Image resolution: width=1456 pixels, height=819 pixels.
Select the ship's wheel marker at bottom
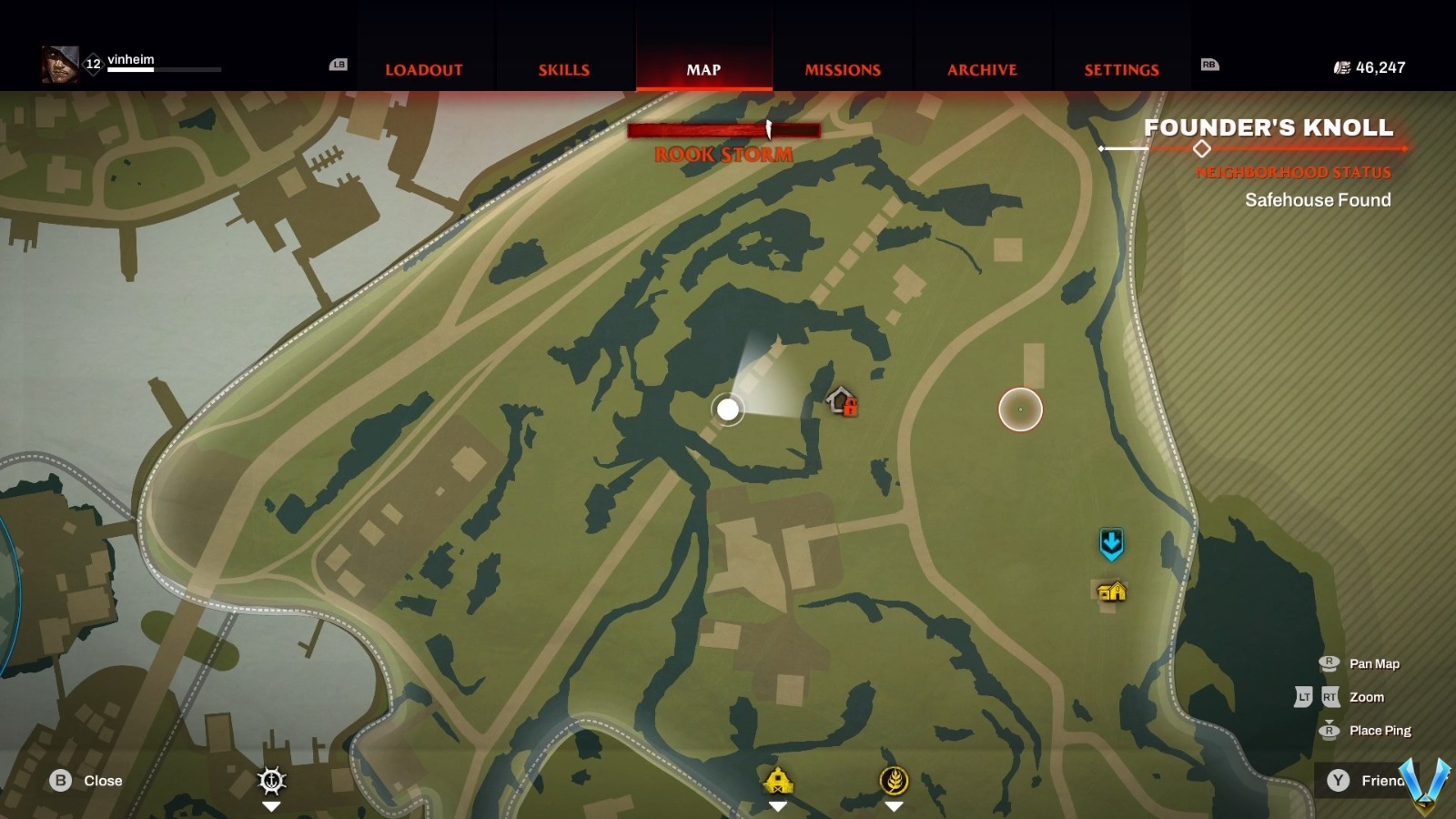(271, 781)
